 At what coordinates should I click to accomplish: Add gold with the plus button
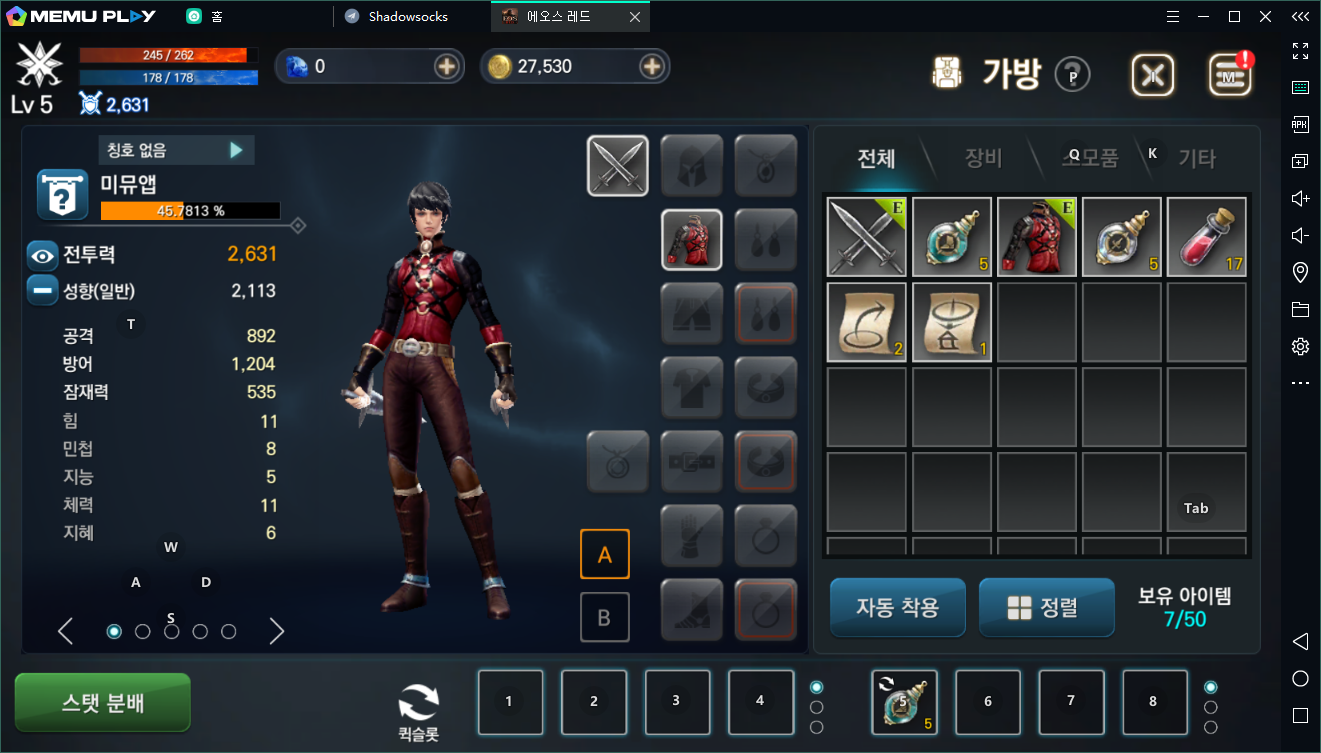pyautogui.click(x=652, y=66)
